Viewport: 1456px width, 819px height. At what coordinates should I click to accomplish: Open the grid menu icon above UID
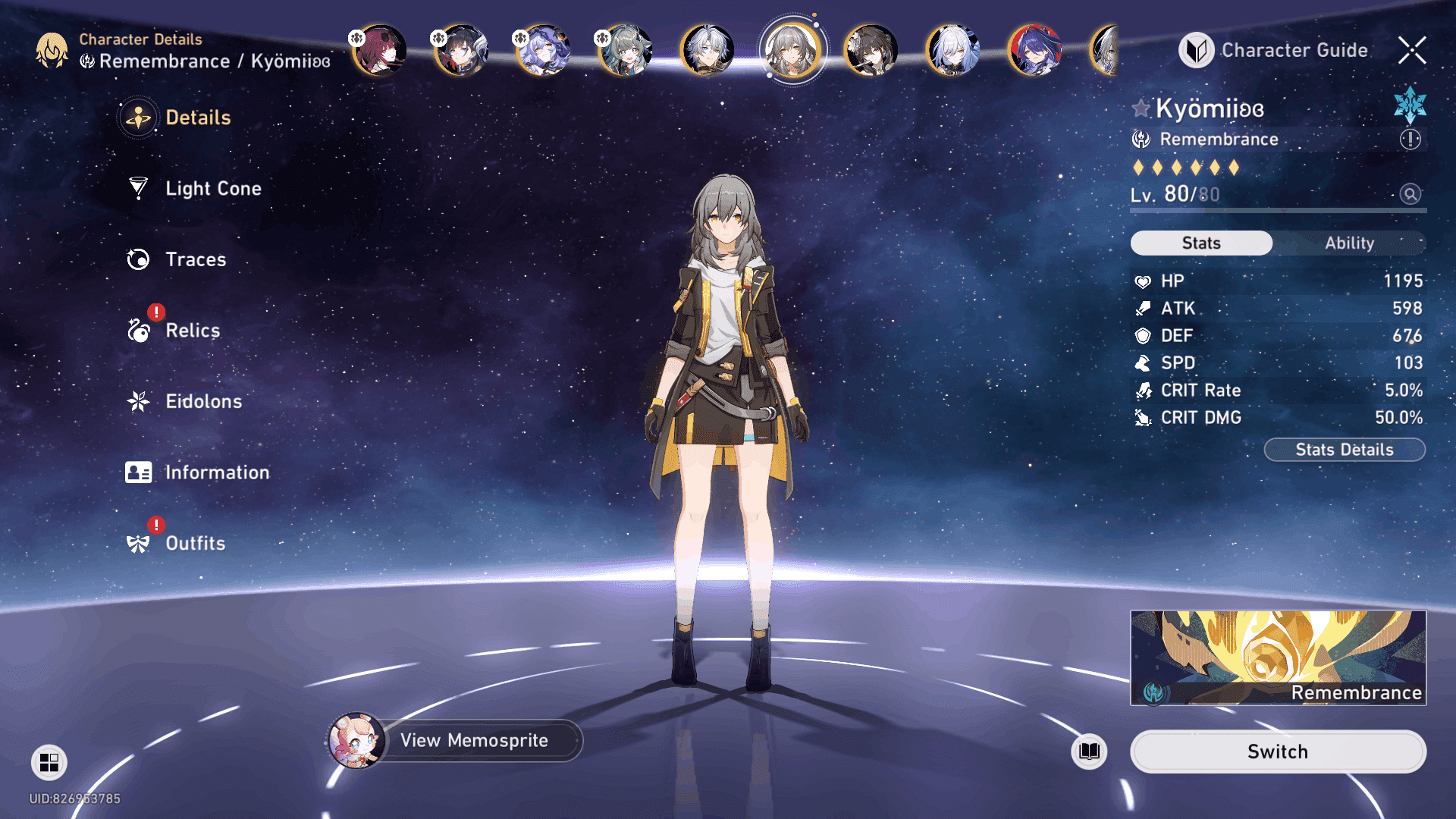(49, 762)
